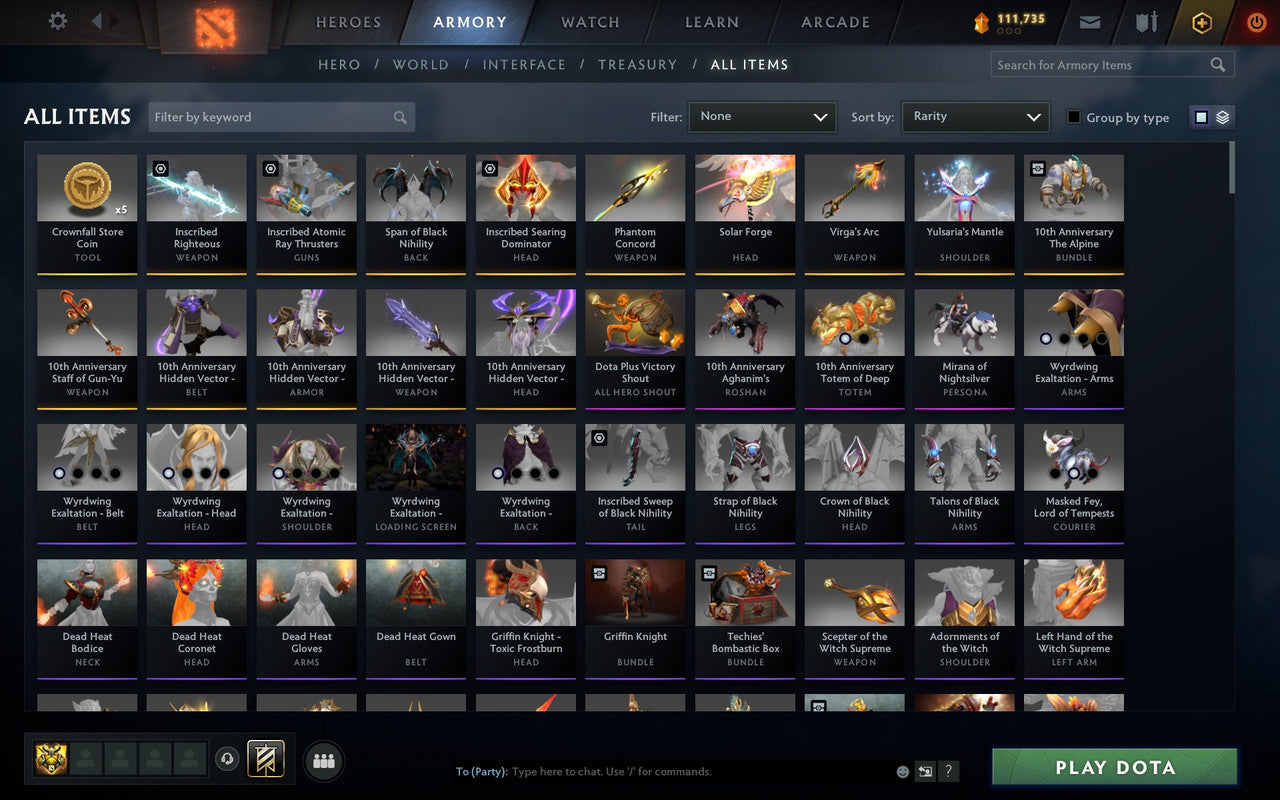Click the power exit icon top right

tap(1256, 22)
